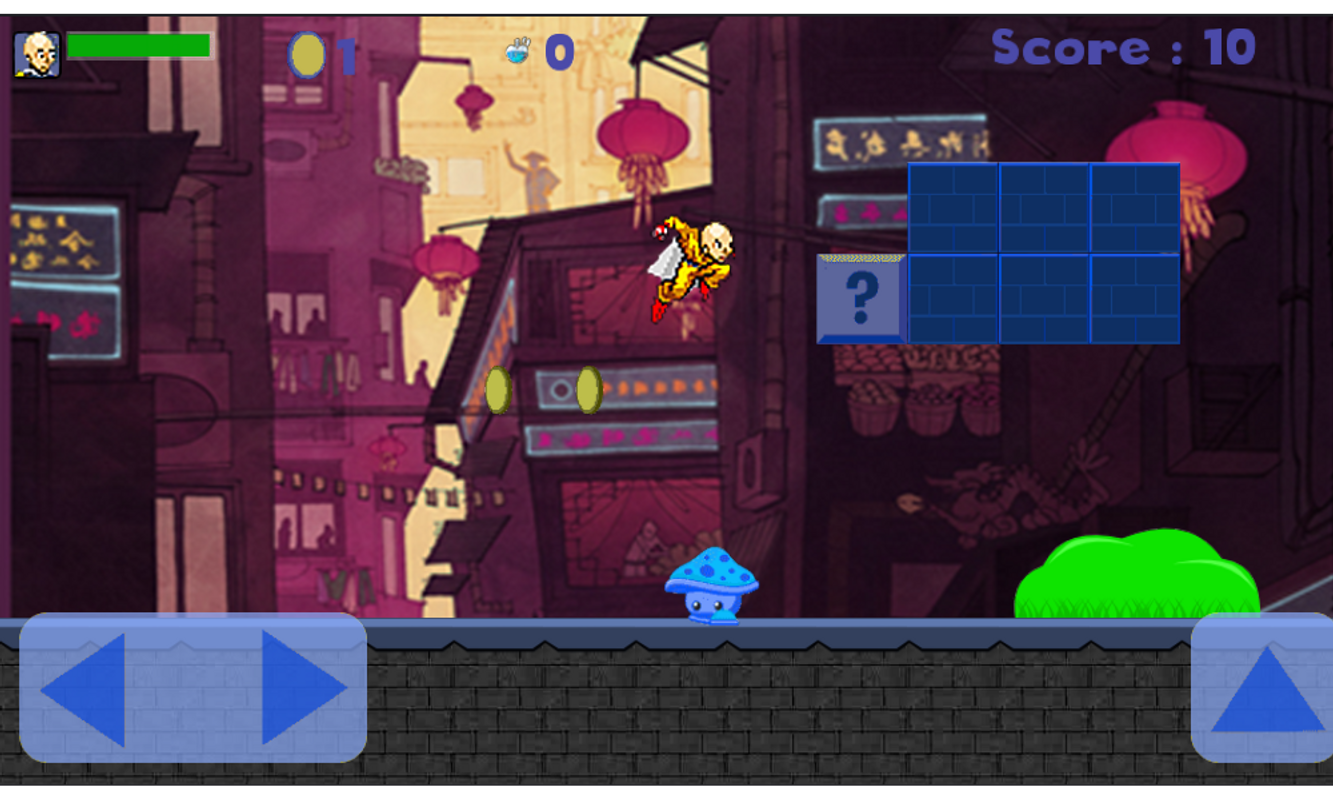Viewport: 1333px width, 800px height.
Task: Click the floating gold coin on the left
Action: click(x=497, y=390)
